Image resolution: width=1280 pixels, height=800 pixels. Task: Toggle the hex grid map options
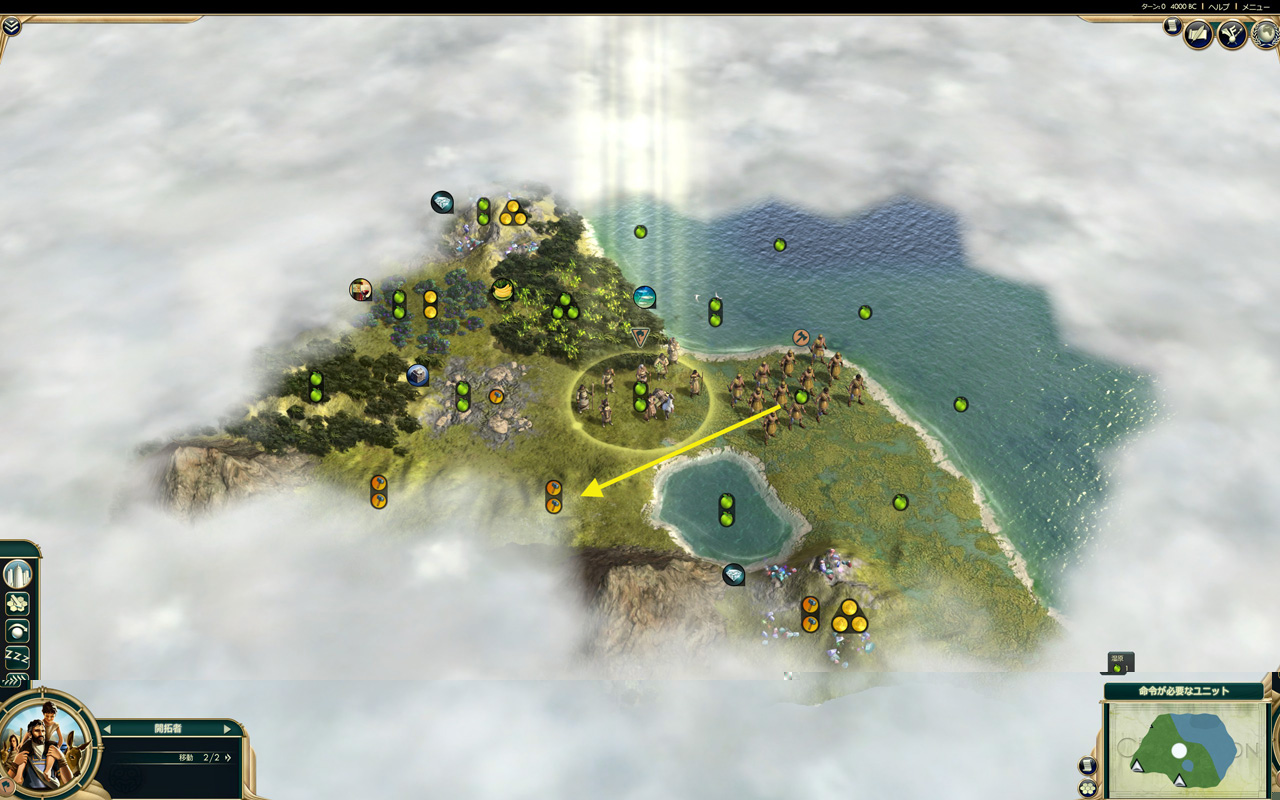(1087, 788)
